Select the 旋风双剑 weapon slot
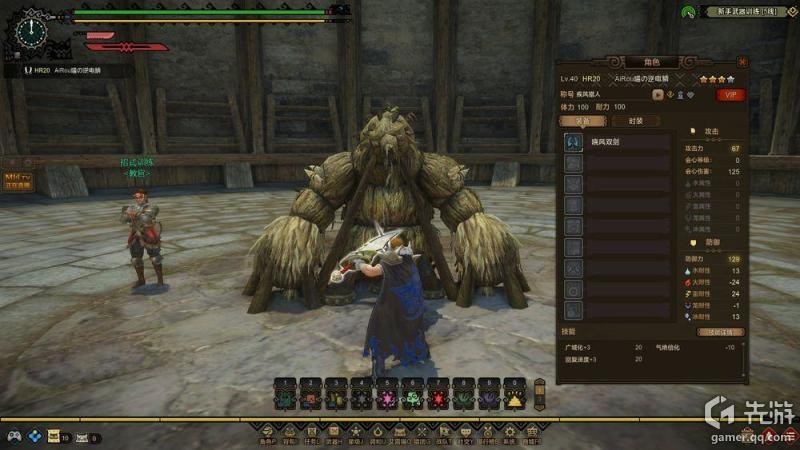 point(620,143)
